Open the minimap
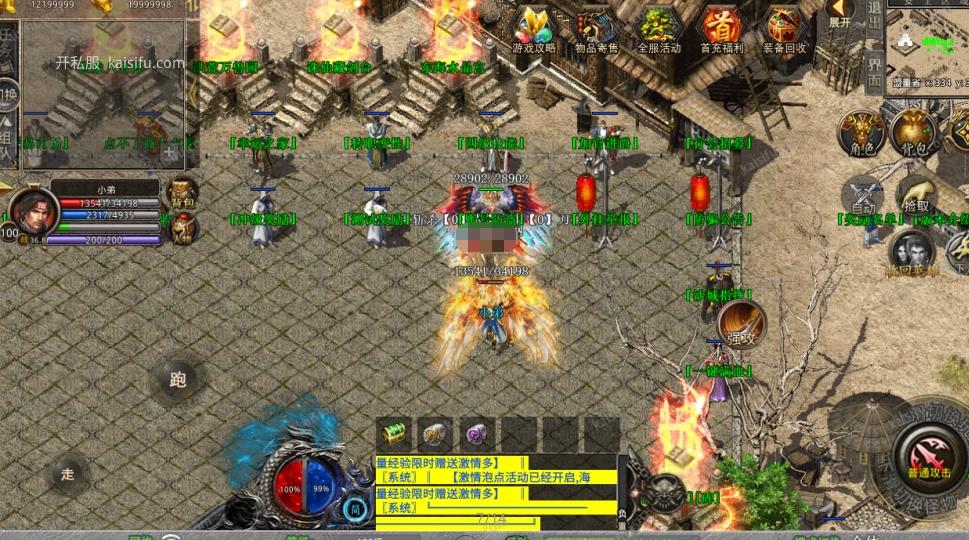Image resolution: width=969 pixels, height=540 pixels. point(930,40)
